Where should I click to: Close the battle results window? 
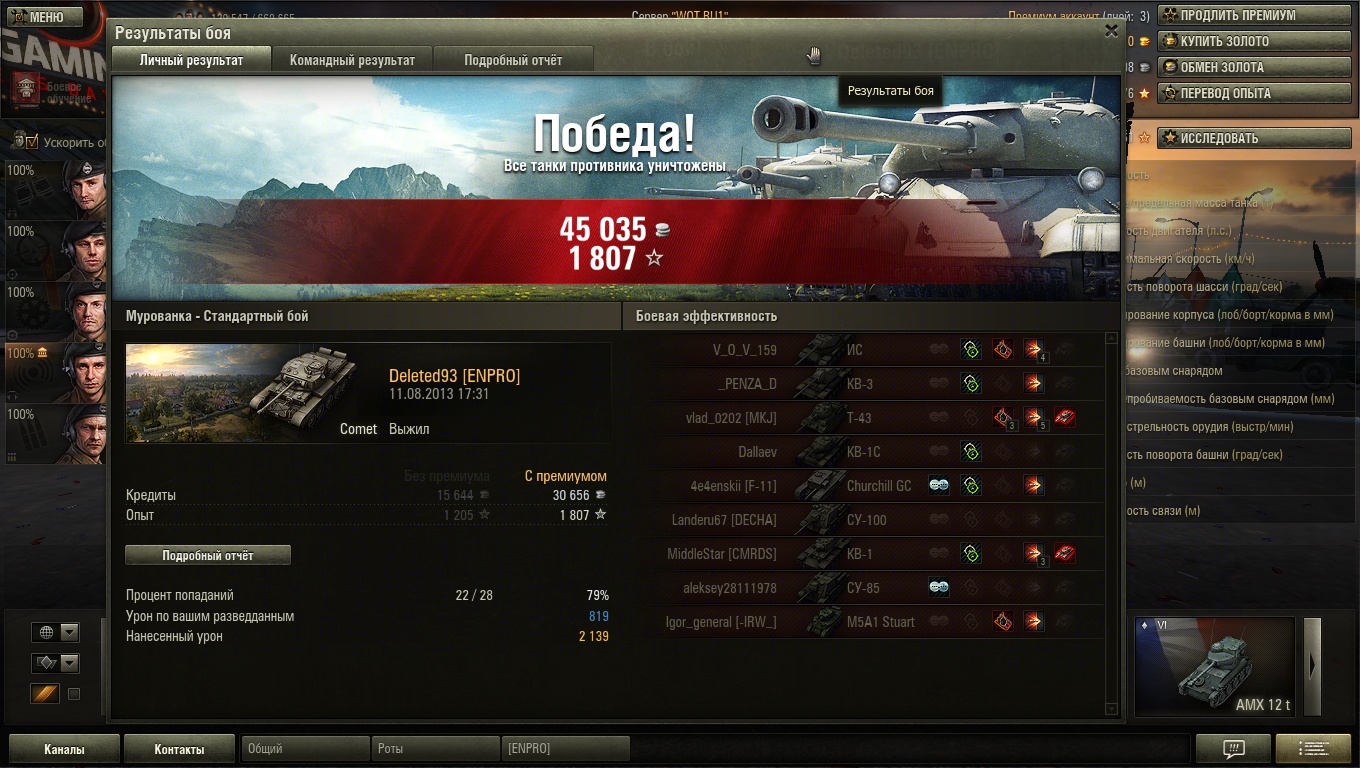1111,31
